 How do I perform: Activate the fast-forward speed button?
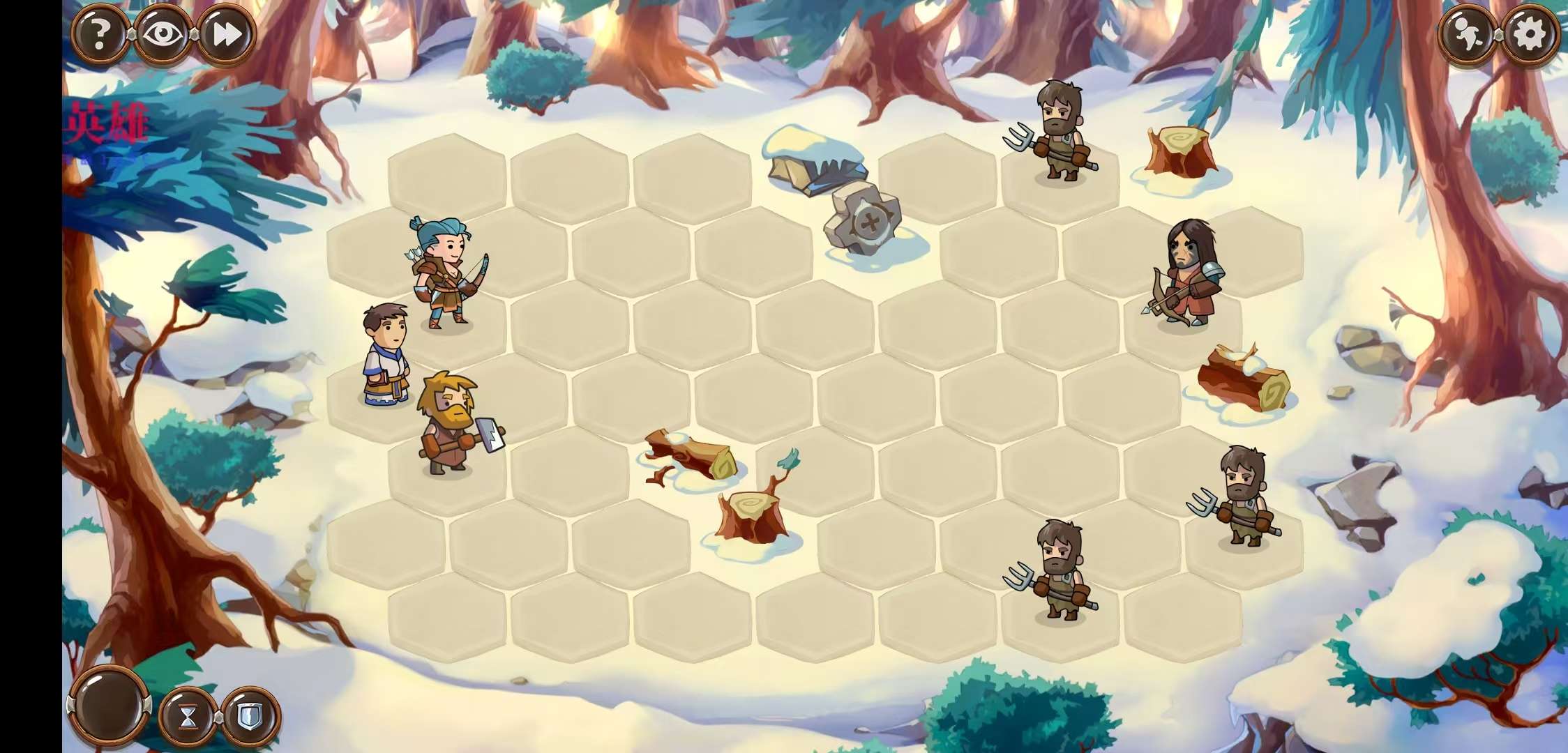click(x=227, y=33)
